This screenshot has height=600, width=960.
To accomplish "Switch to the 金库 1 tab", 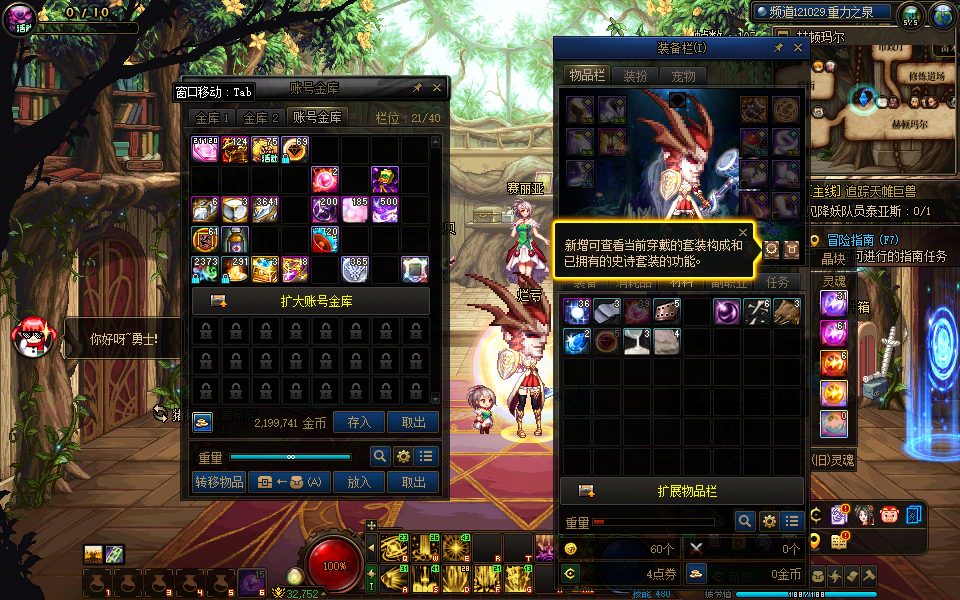I will click(x=212, y=117).
